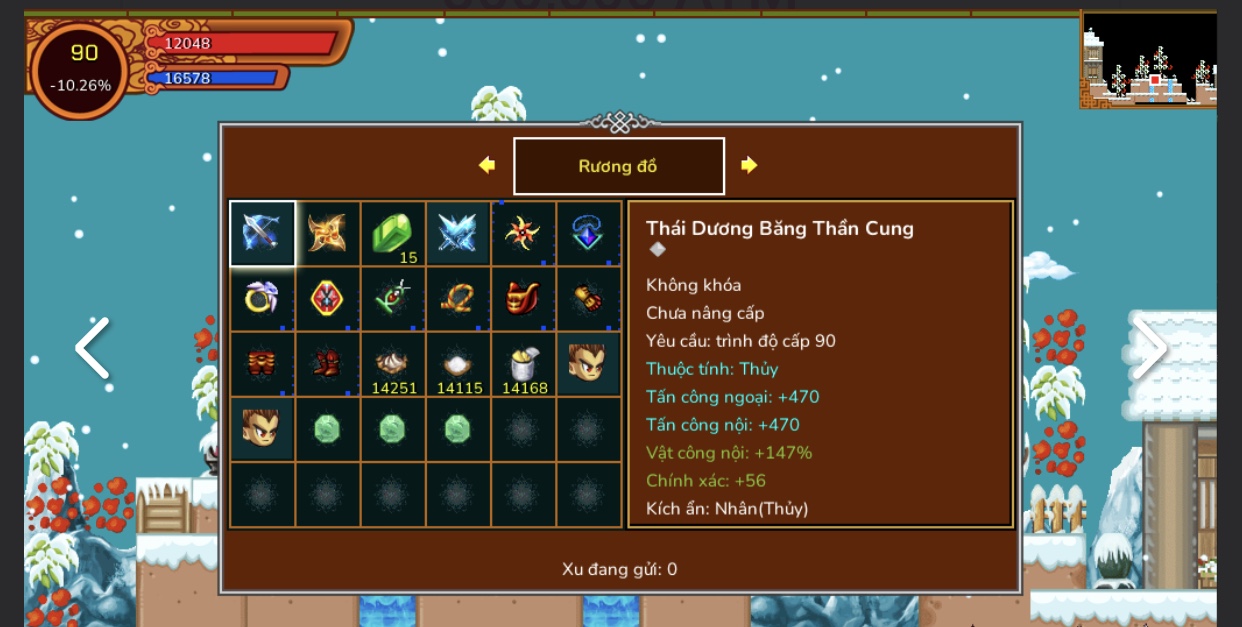Select the item stack numbered 14251
1242x627 pixels.
coord(393,364)
